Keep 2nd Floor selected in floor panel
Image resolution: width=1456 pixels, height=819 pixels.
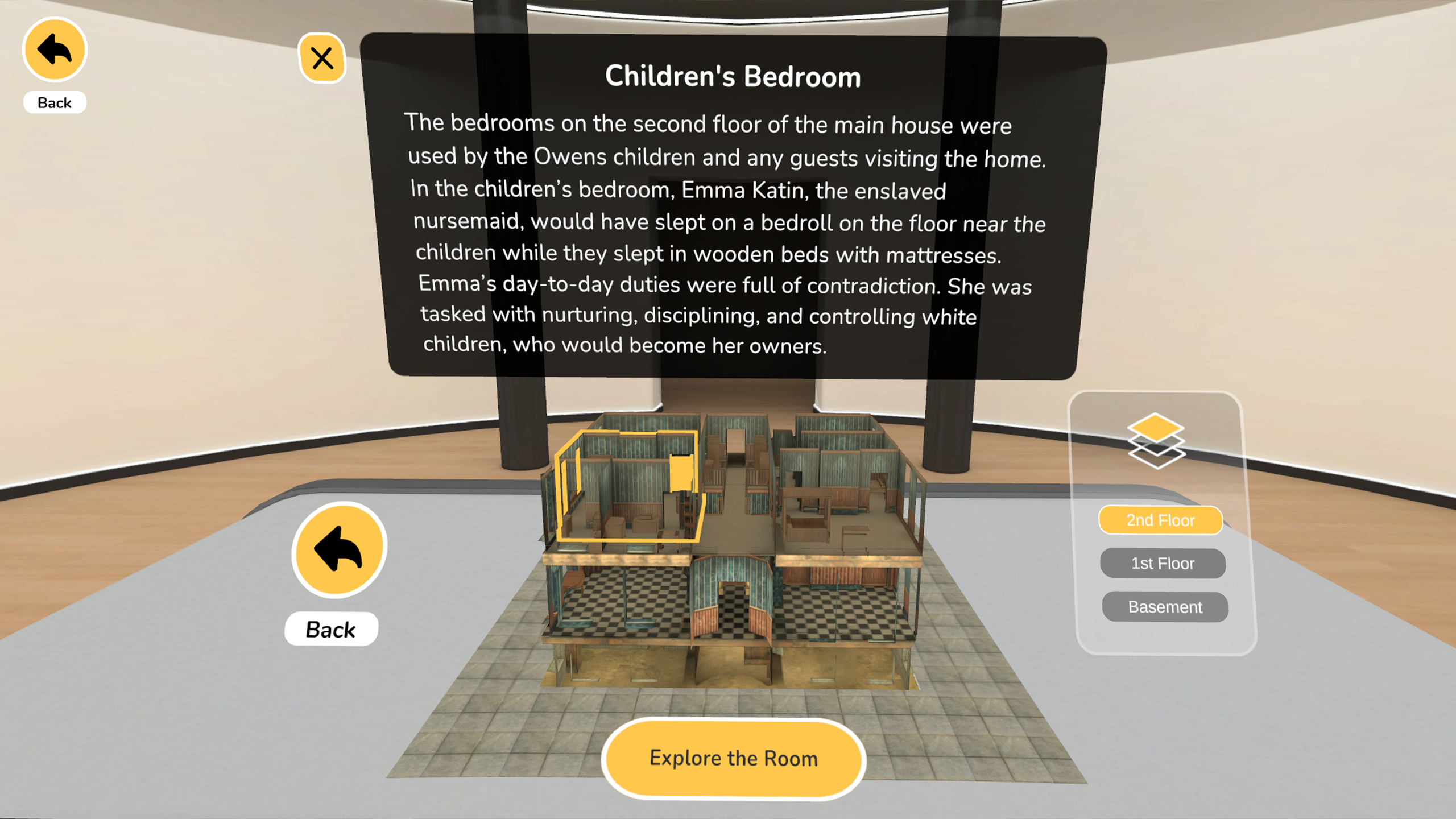[1161, 519]
